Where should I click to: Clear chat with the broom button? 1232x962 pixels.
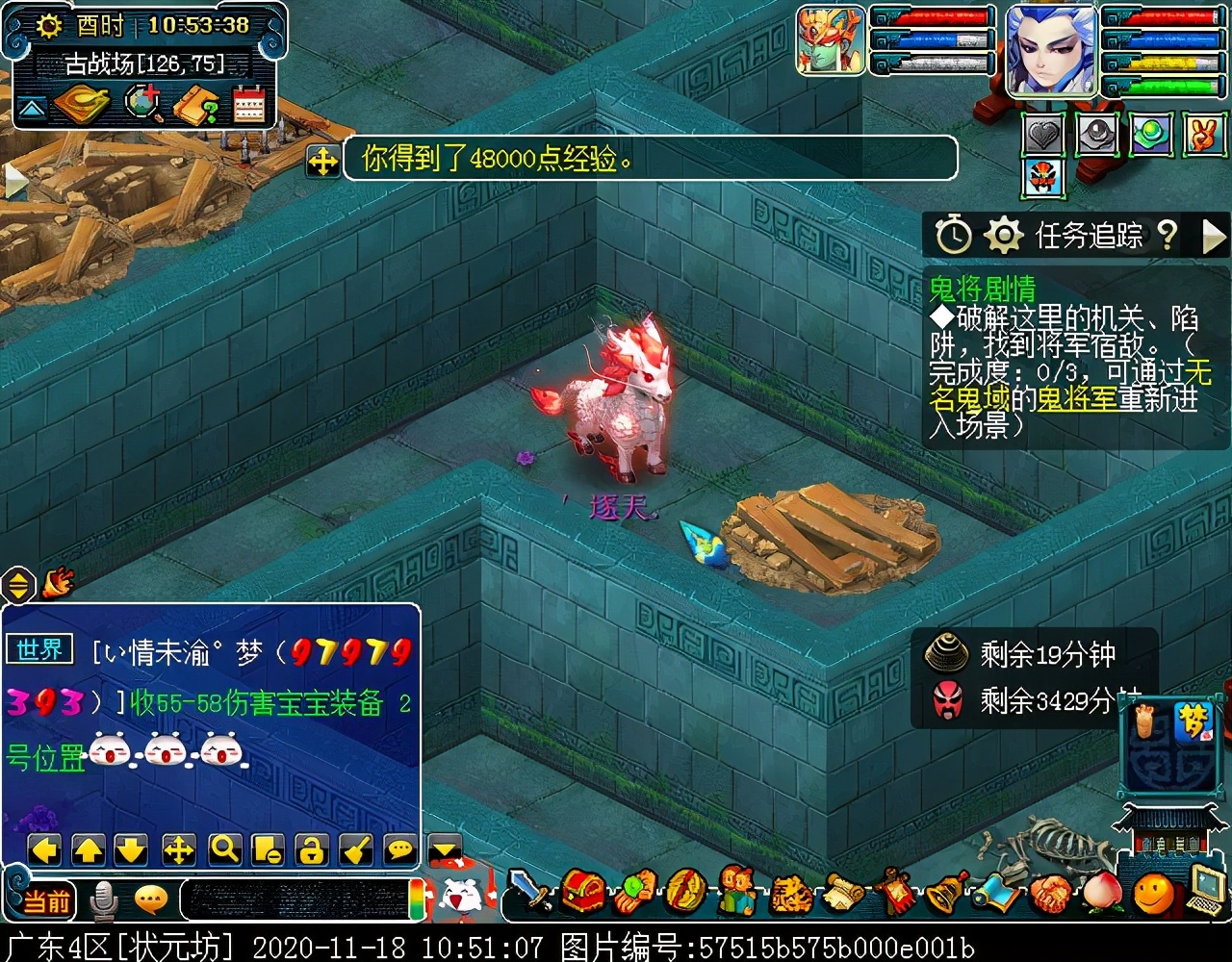pos(356,848)
